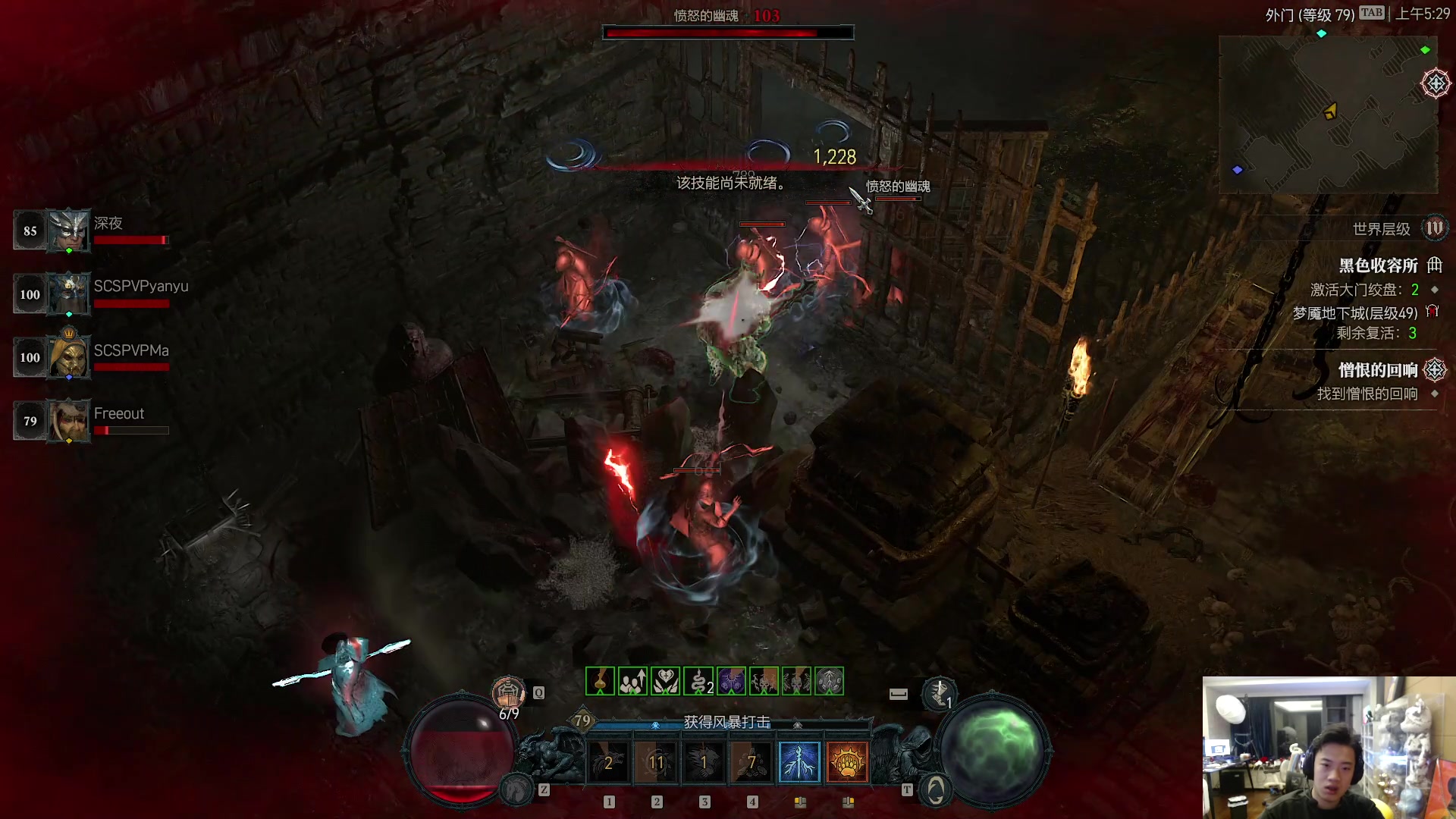The width and height of the screenshot is (1456, 819).
Task: Click the streamer webcam overlay
Action: [1329, 748]
